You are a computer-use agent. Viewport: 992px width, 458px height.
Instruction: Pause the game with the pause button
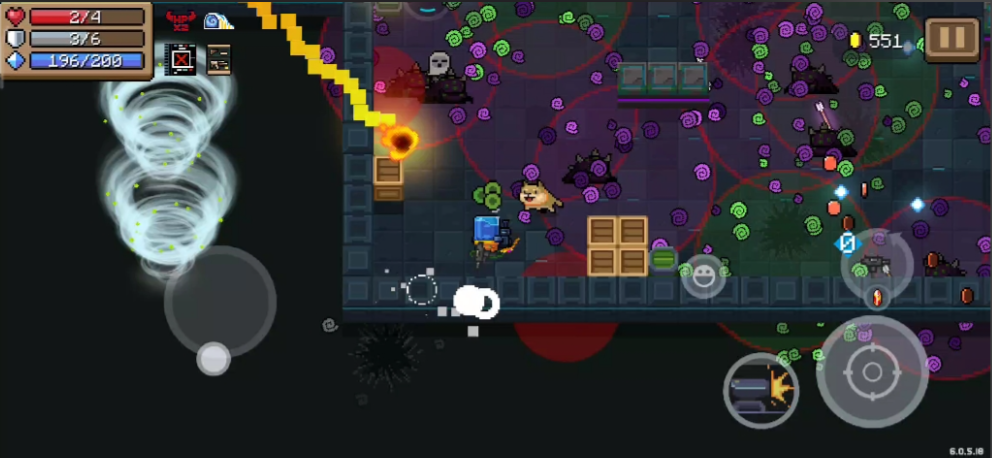(951, 40)
